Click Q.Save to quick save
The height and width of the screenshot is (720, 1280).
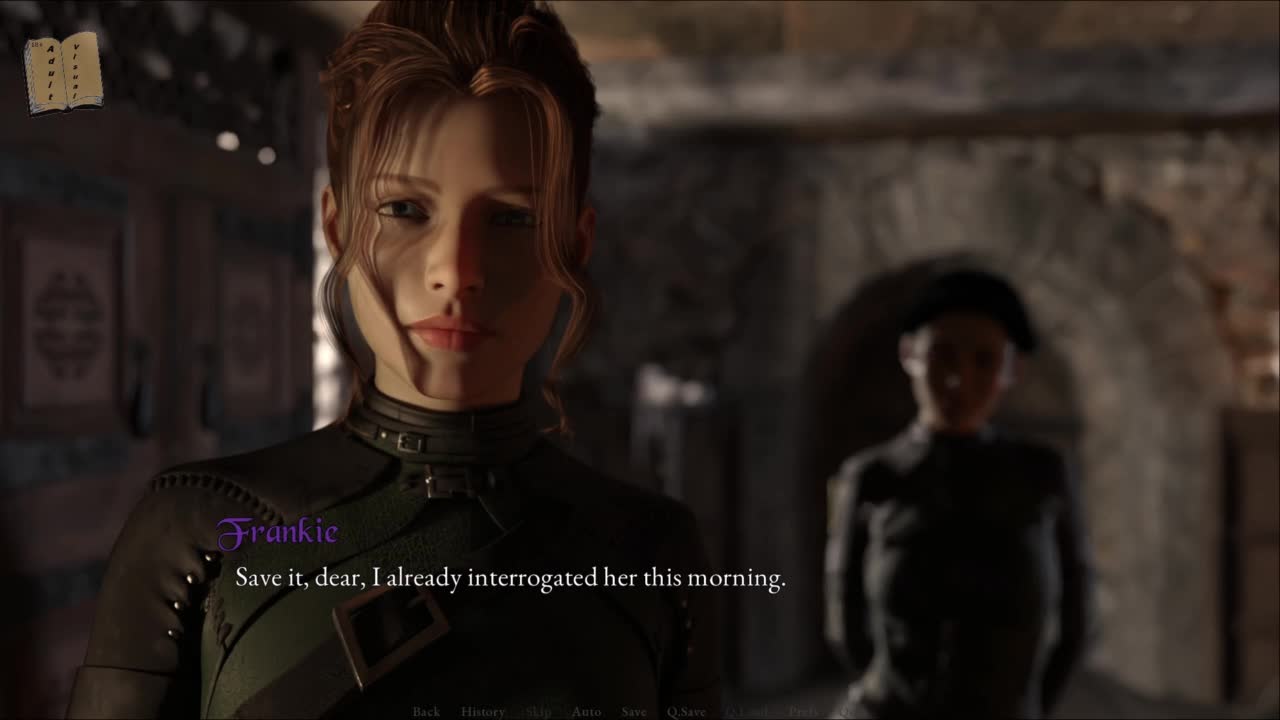(x=687, y=711)
